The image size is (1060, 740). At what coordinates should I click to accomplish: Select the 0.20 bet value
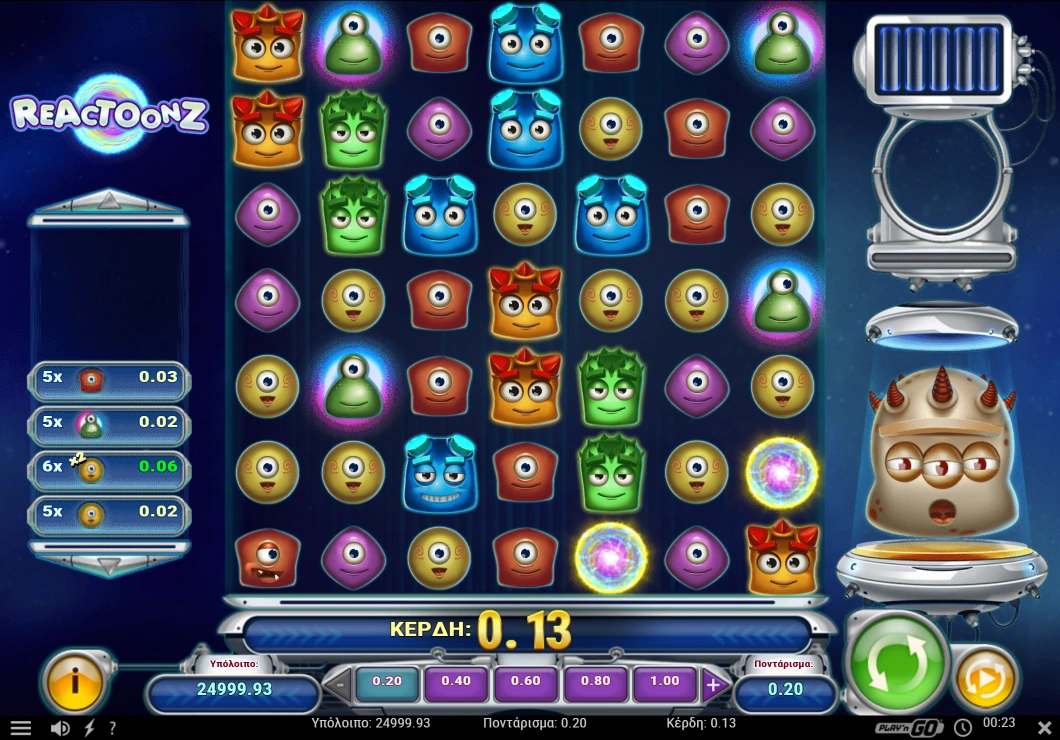click(387, 682)
